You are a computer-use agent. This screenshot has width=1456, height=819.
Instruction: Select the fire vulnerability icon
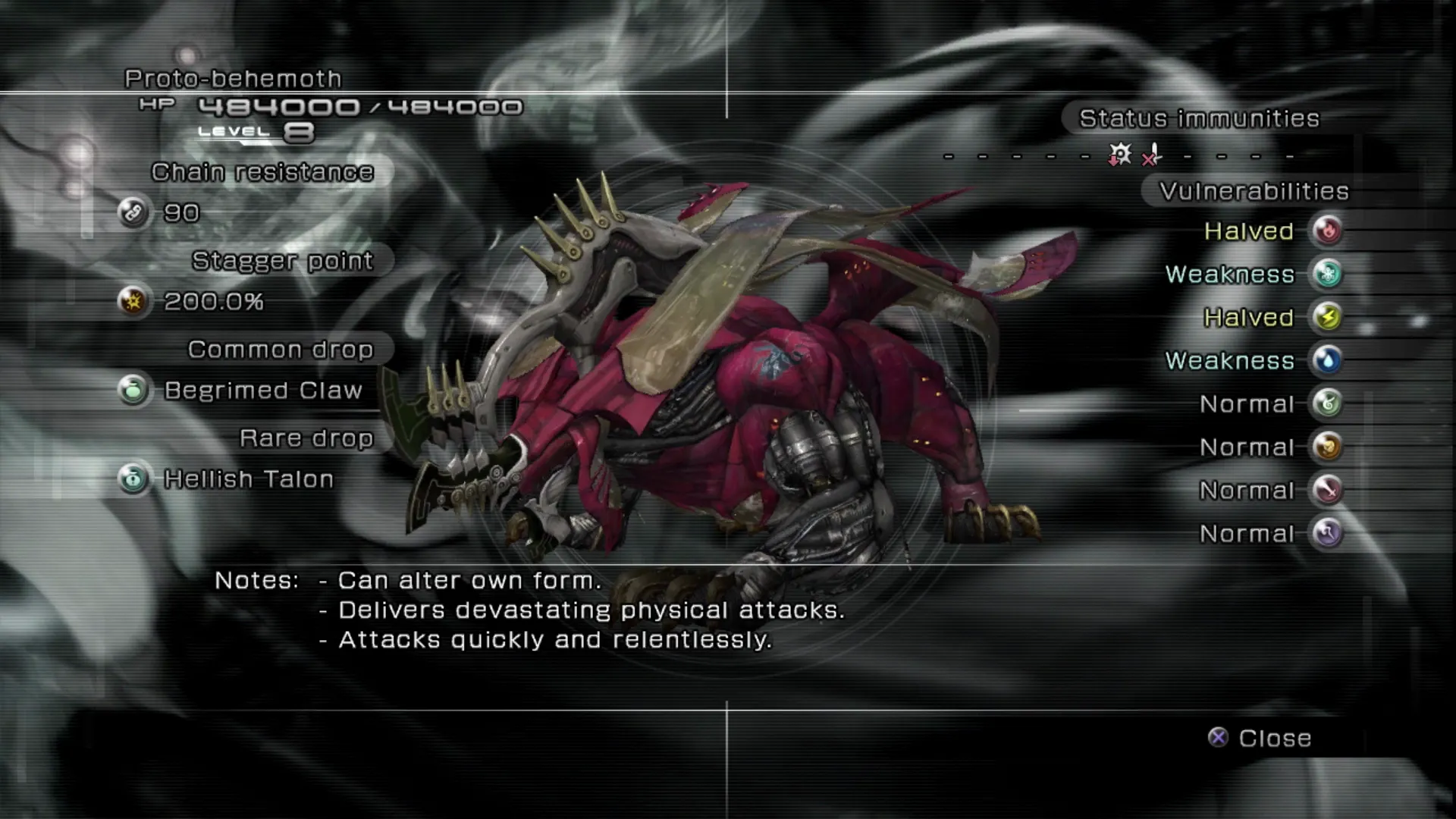coord(1327,231)
